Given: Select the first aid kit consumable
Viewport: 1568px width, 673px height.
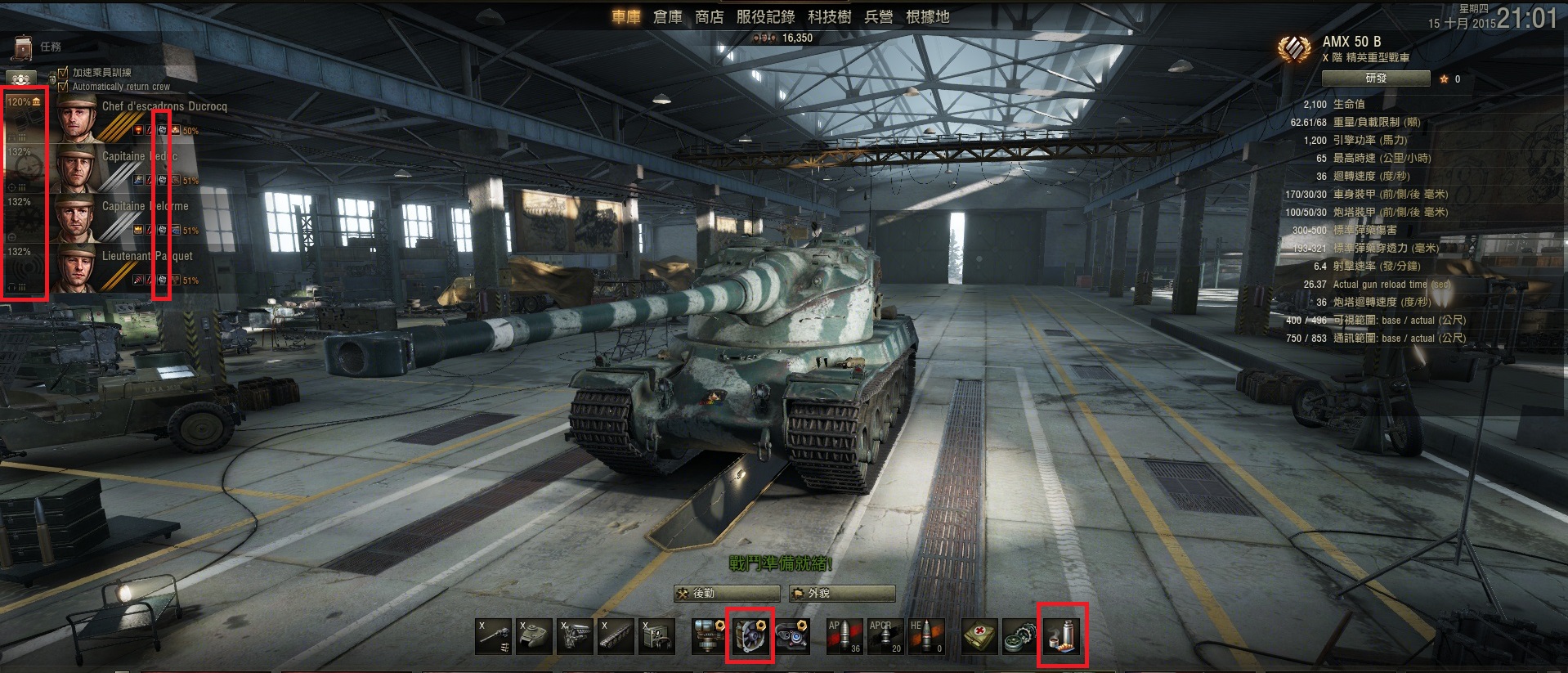Looking at the screenshot, I should (x=979, y=636).
